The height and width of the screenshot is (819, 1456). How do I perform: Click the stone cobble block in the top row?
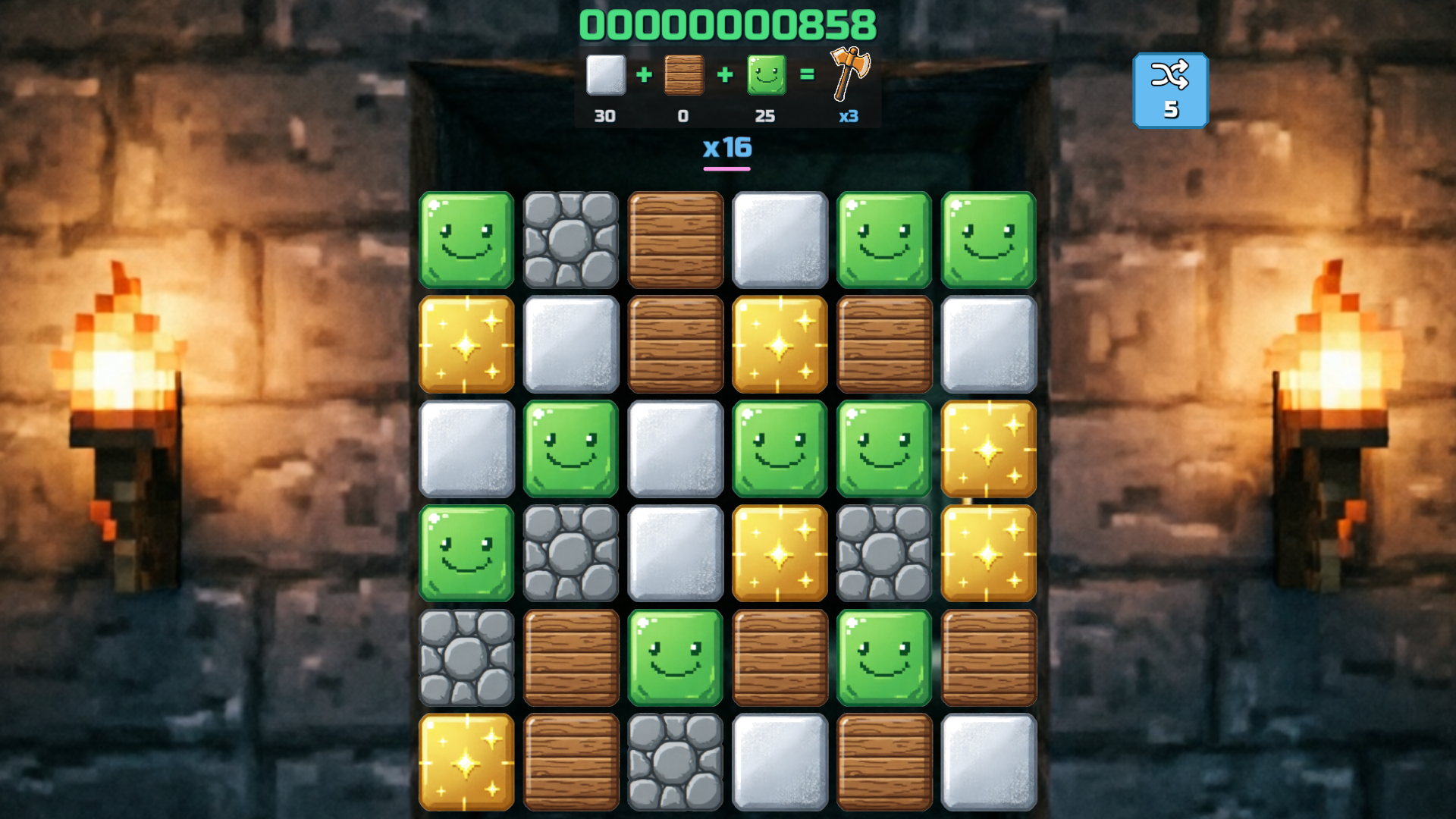(x=570, y=240)
